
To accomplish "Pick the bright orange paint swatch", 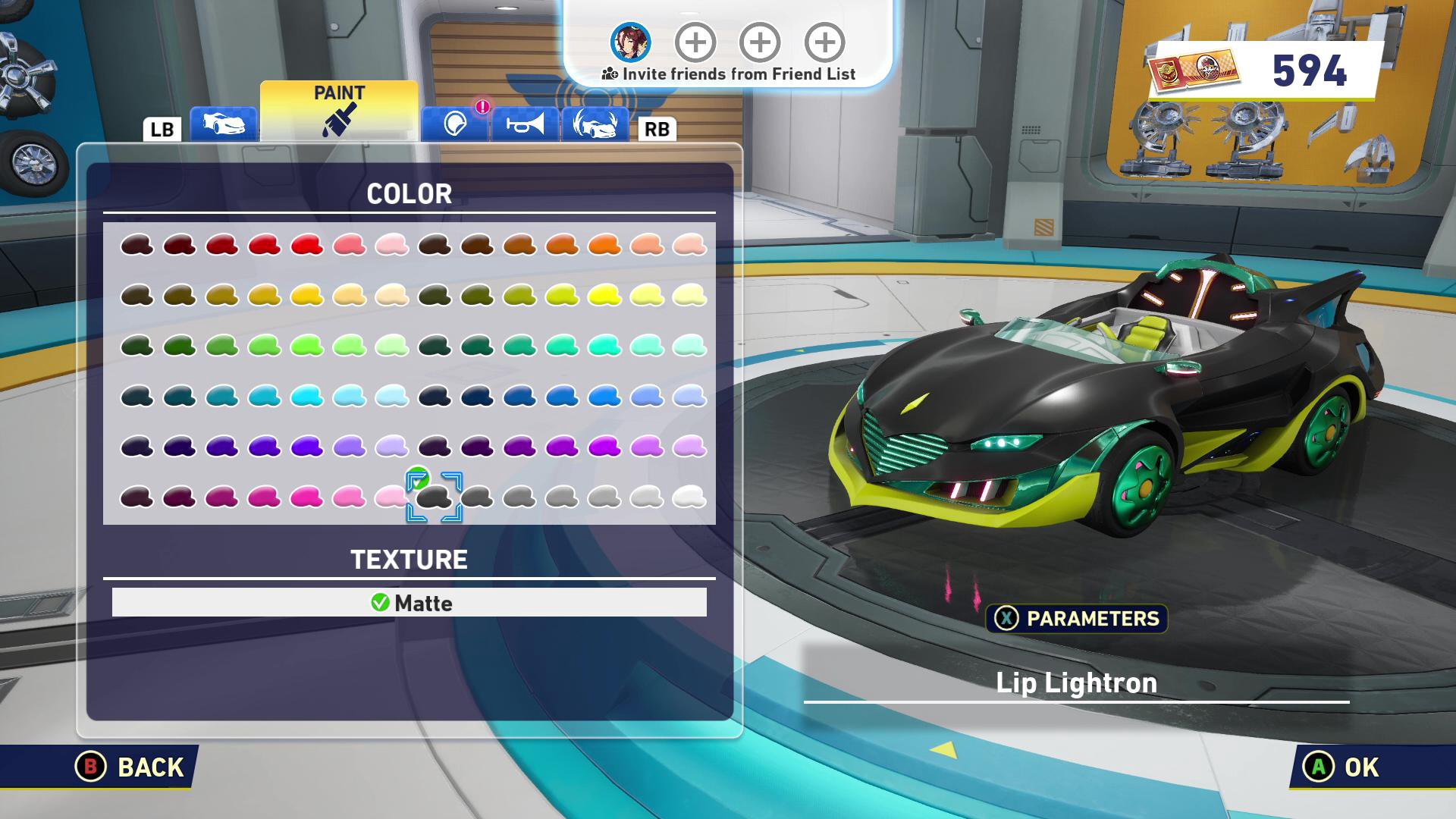I will pyautogui.click(x=604, y=245).
